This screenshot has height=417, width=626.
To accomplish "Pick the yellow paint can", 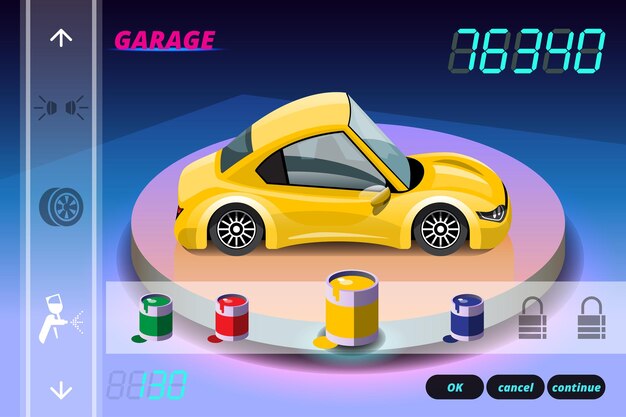I will (351, 308).
